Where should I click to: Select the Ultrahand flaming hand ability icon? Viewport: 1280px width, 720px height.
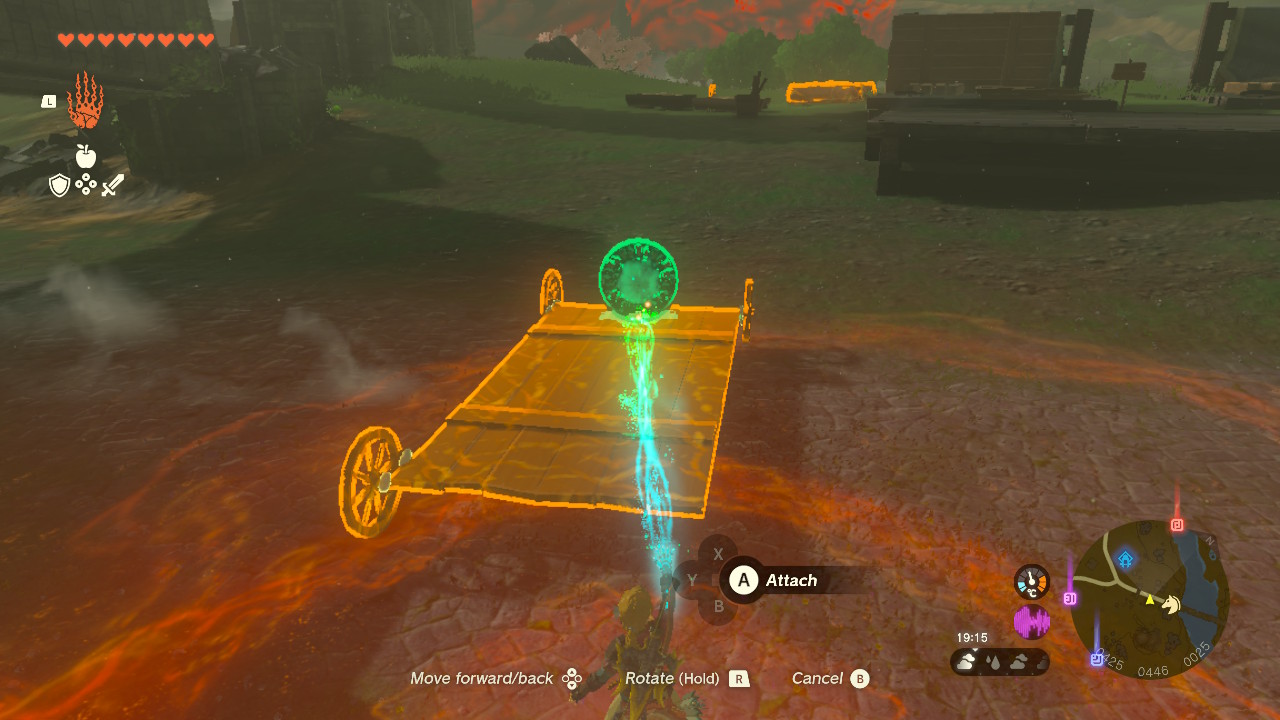[85, 103]
